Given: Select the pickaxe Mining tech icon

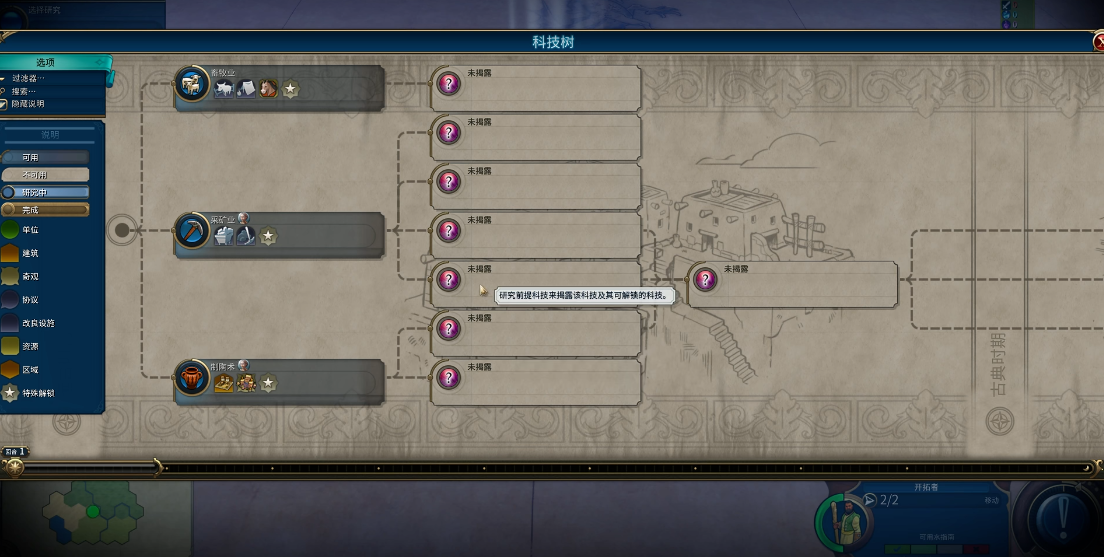Looking at the screenshot, I should tap(190, 231).
